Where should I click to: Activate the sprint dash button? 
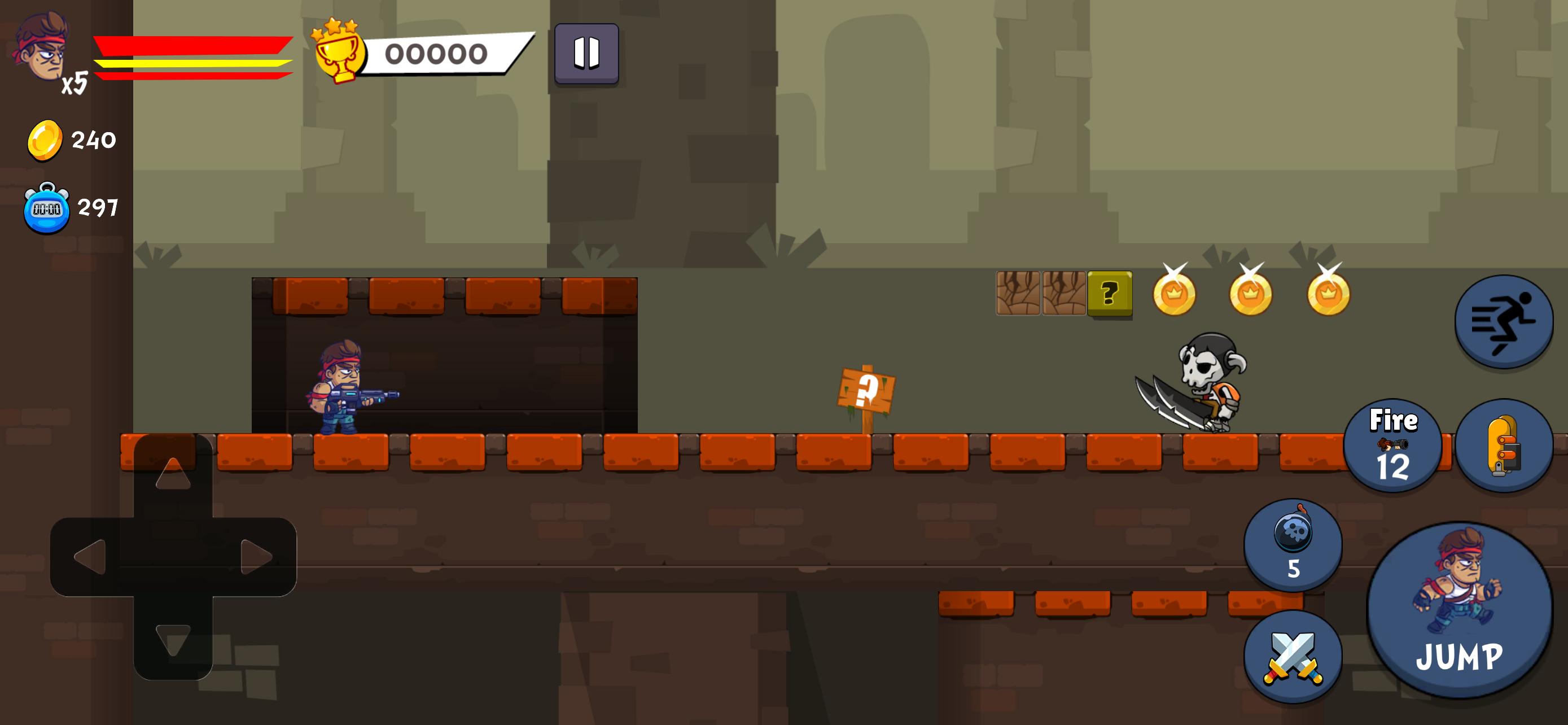(1504, 321)
